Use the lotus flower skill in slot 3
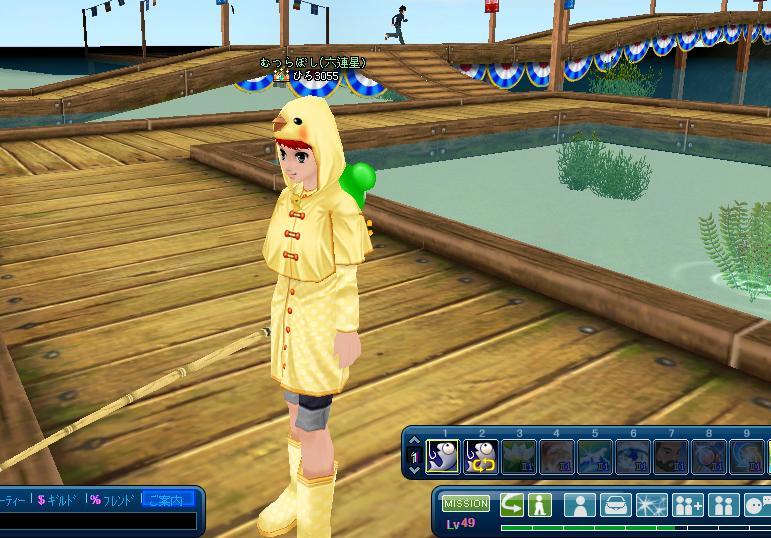This screenshot has height=538, width=771. tap(519, 457)
